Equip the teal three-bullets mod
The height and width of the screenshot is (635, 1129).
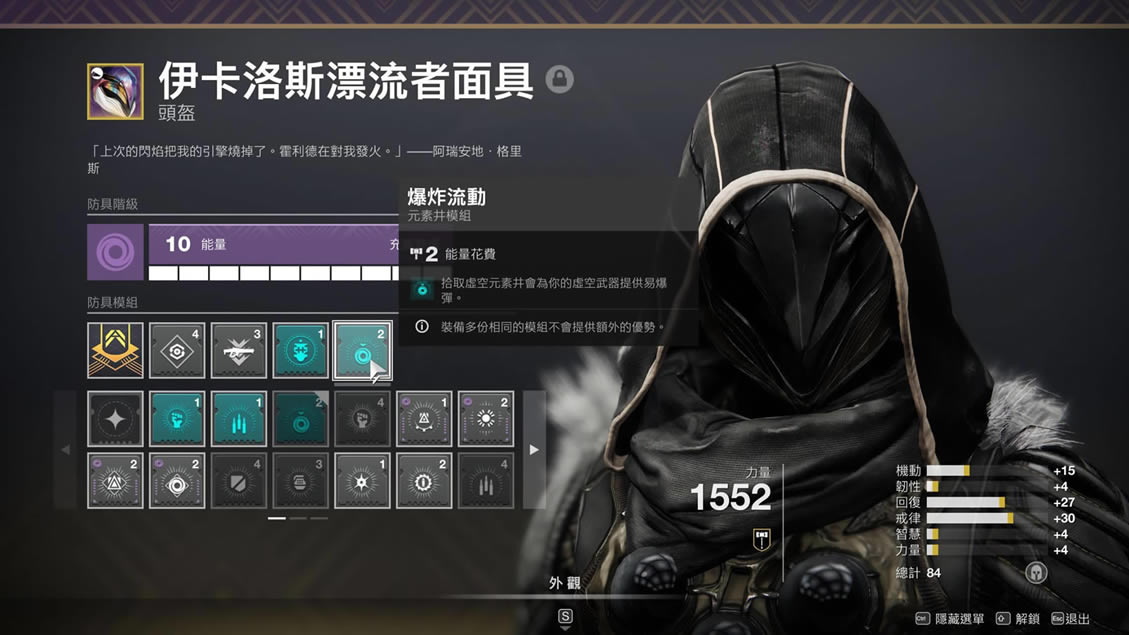coord(239,419)
